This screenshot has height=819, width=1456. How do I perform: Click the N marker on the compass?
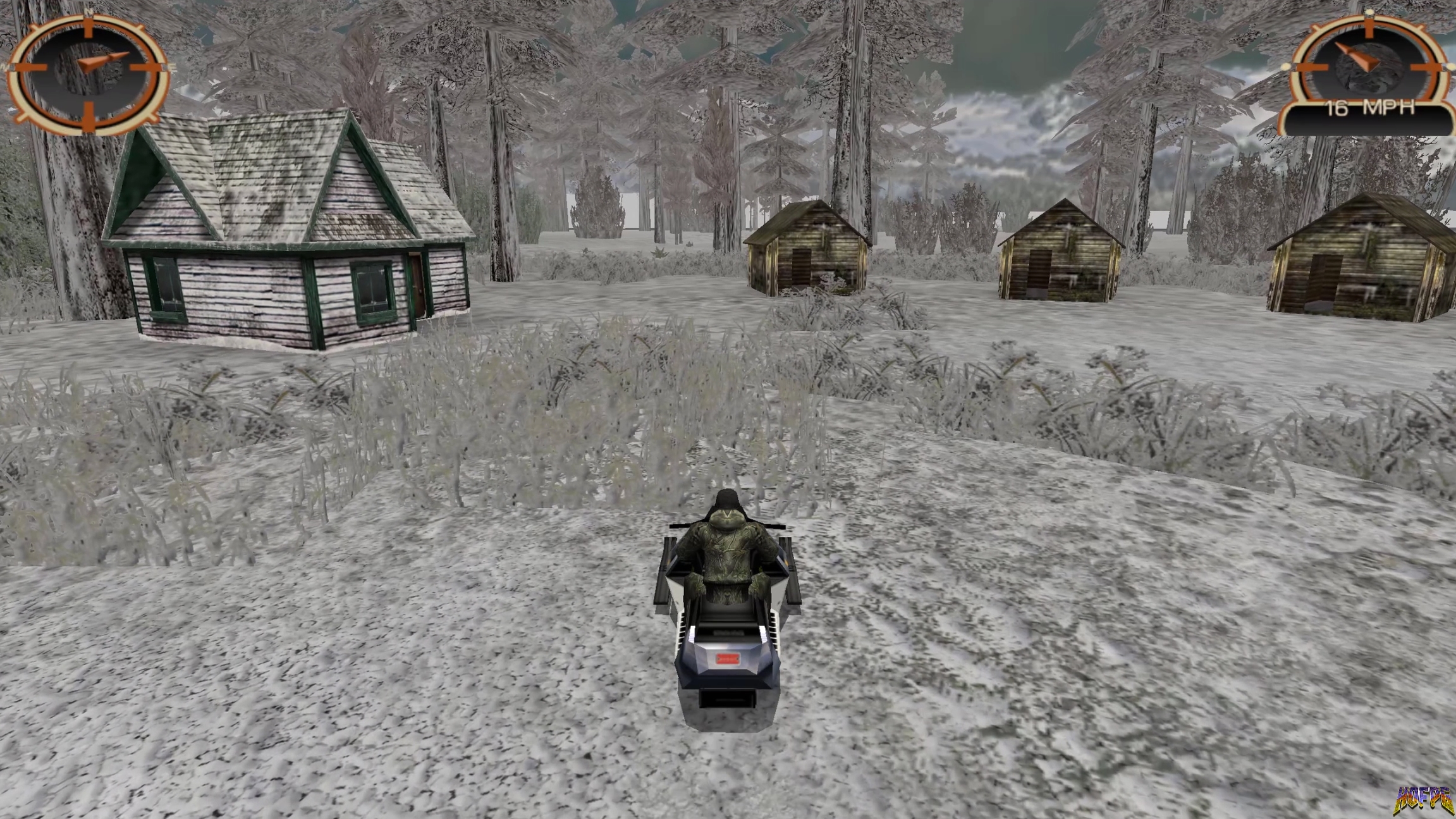click(x=89, y=11)
